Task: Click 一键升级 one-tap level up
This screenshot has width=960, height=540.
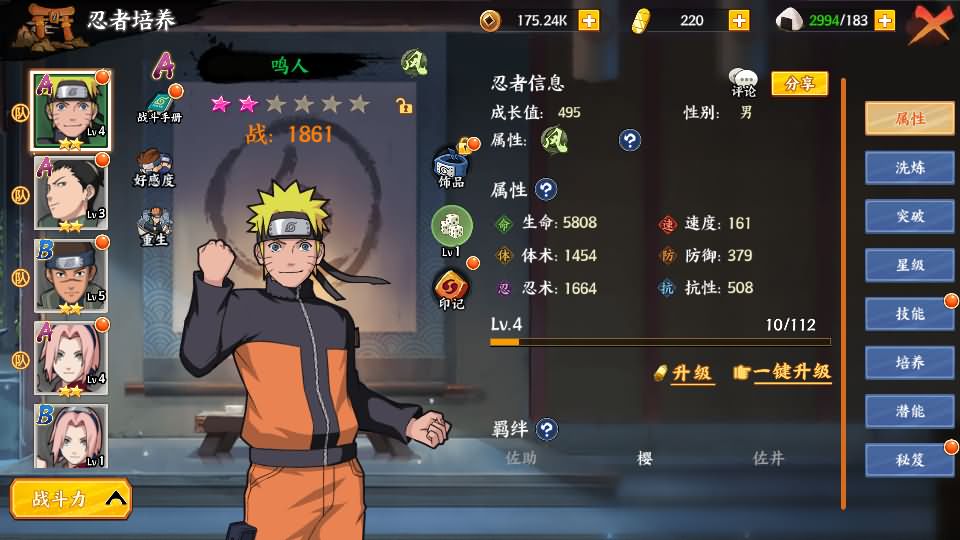Action: click(x=783, y=372)
